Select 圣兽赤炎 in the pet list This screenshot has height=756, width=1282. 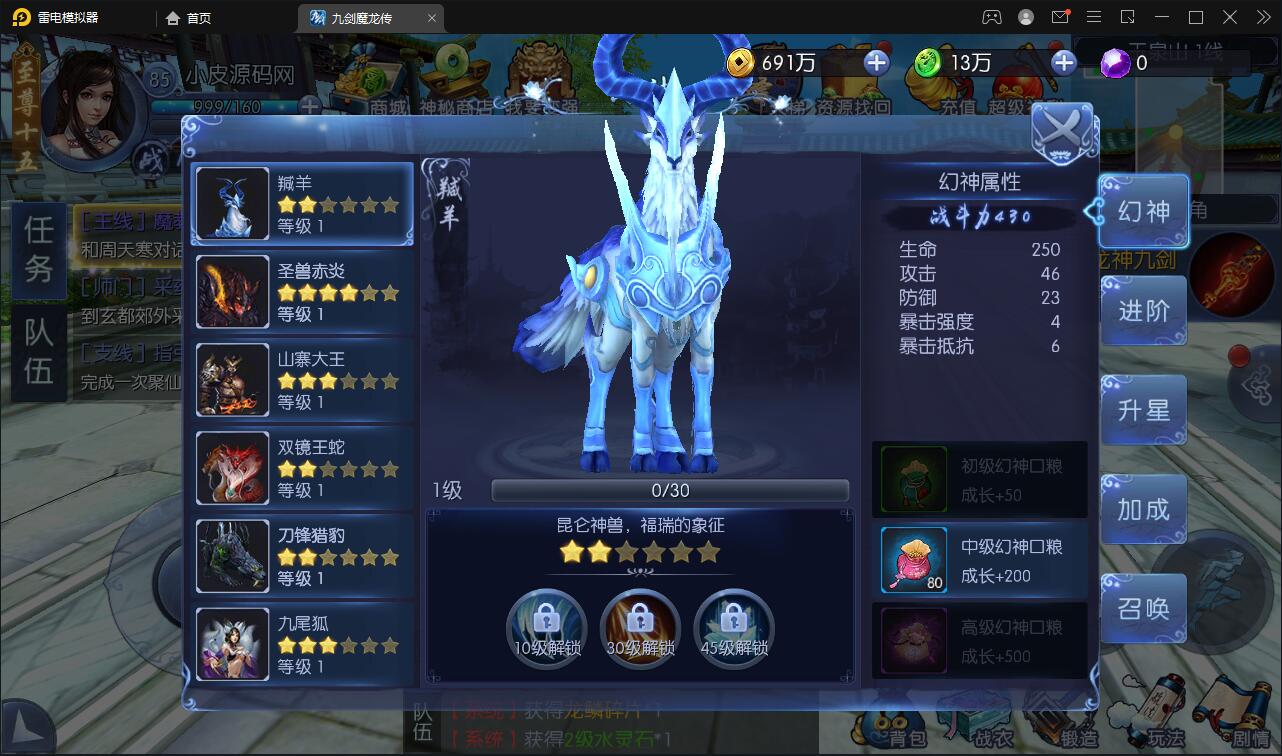coord(302,292)
